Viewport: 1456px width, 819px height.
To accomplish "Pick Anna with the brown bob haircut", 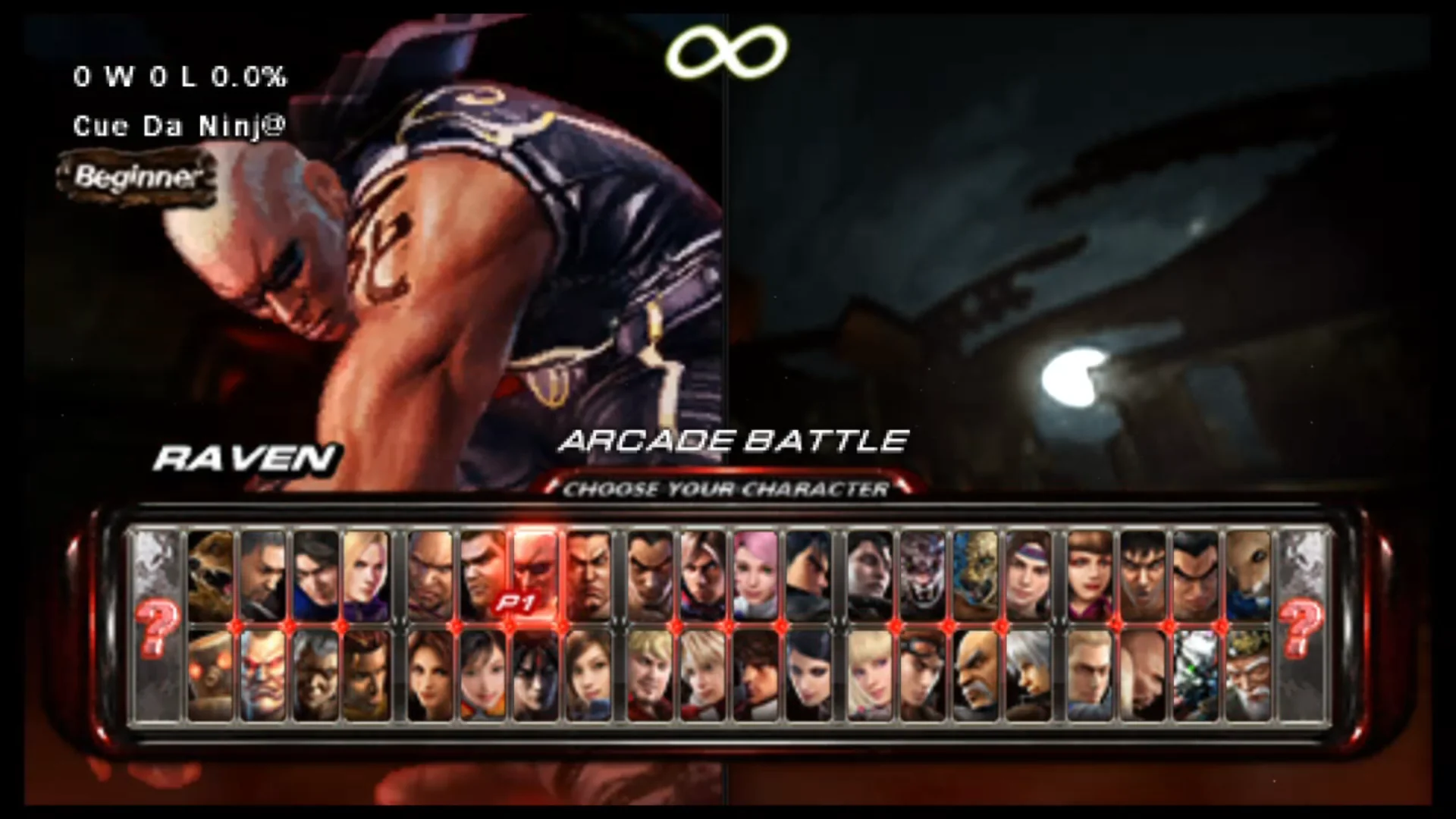I will point(1090,576).
